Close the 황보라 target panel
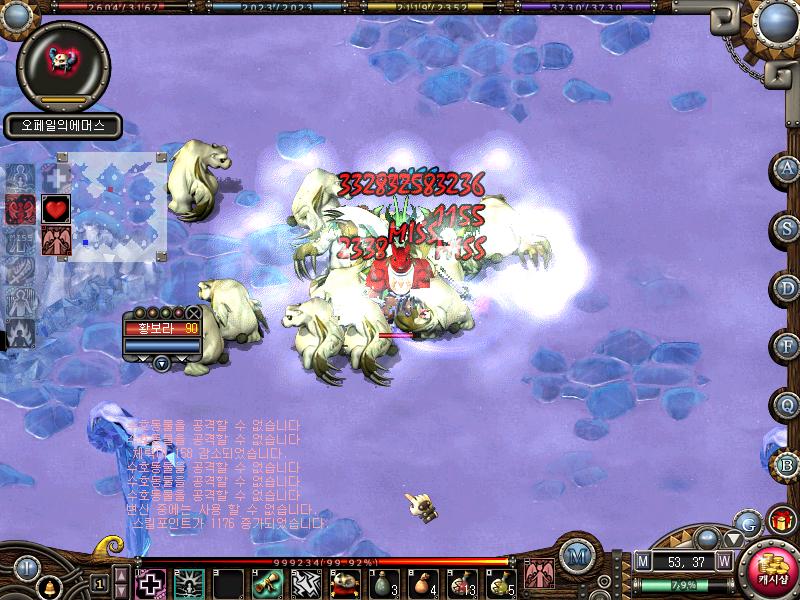 (x=193, y=313)
